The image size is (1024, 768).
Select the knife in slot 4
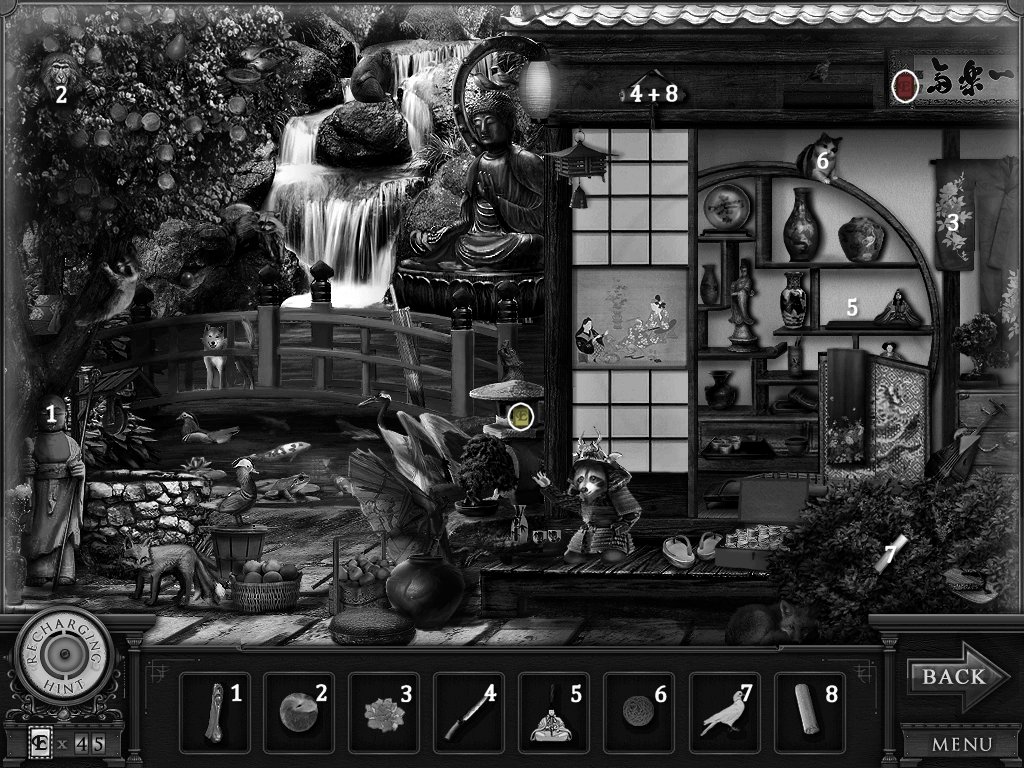coord(467,713)
